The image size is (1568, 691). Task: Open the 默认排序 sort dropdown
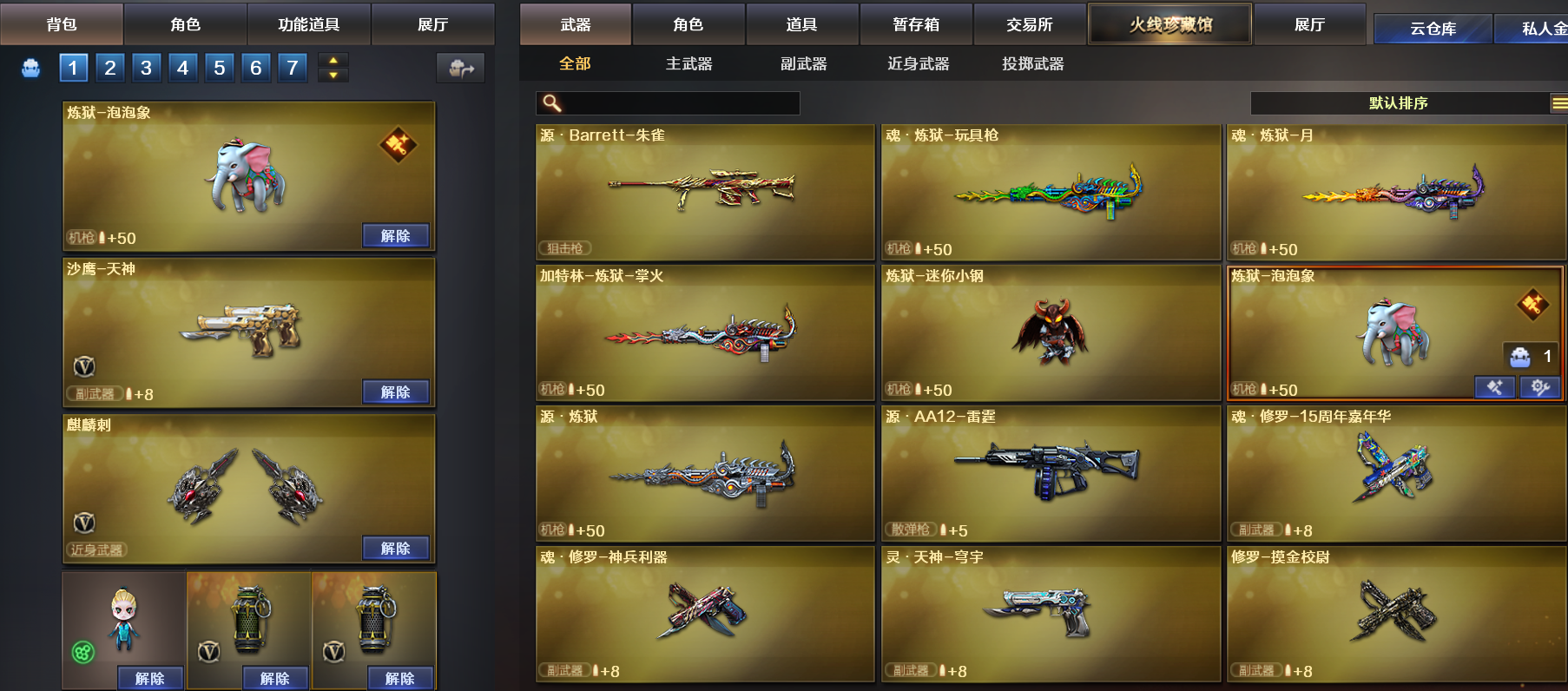[x=1398, y=103]
